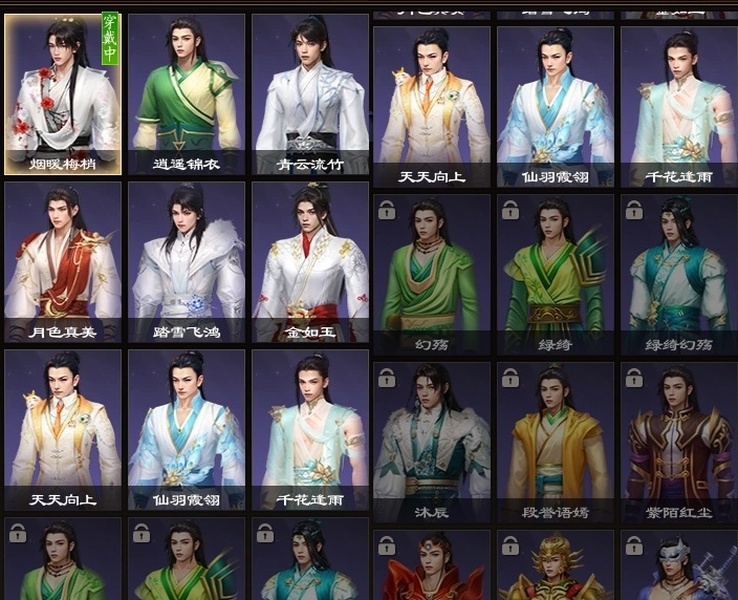738x600 pixels.
Task: Select the equipped 烟暖梅梢 costume tile
Action: coord(63,94)
